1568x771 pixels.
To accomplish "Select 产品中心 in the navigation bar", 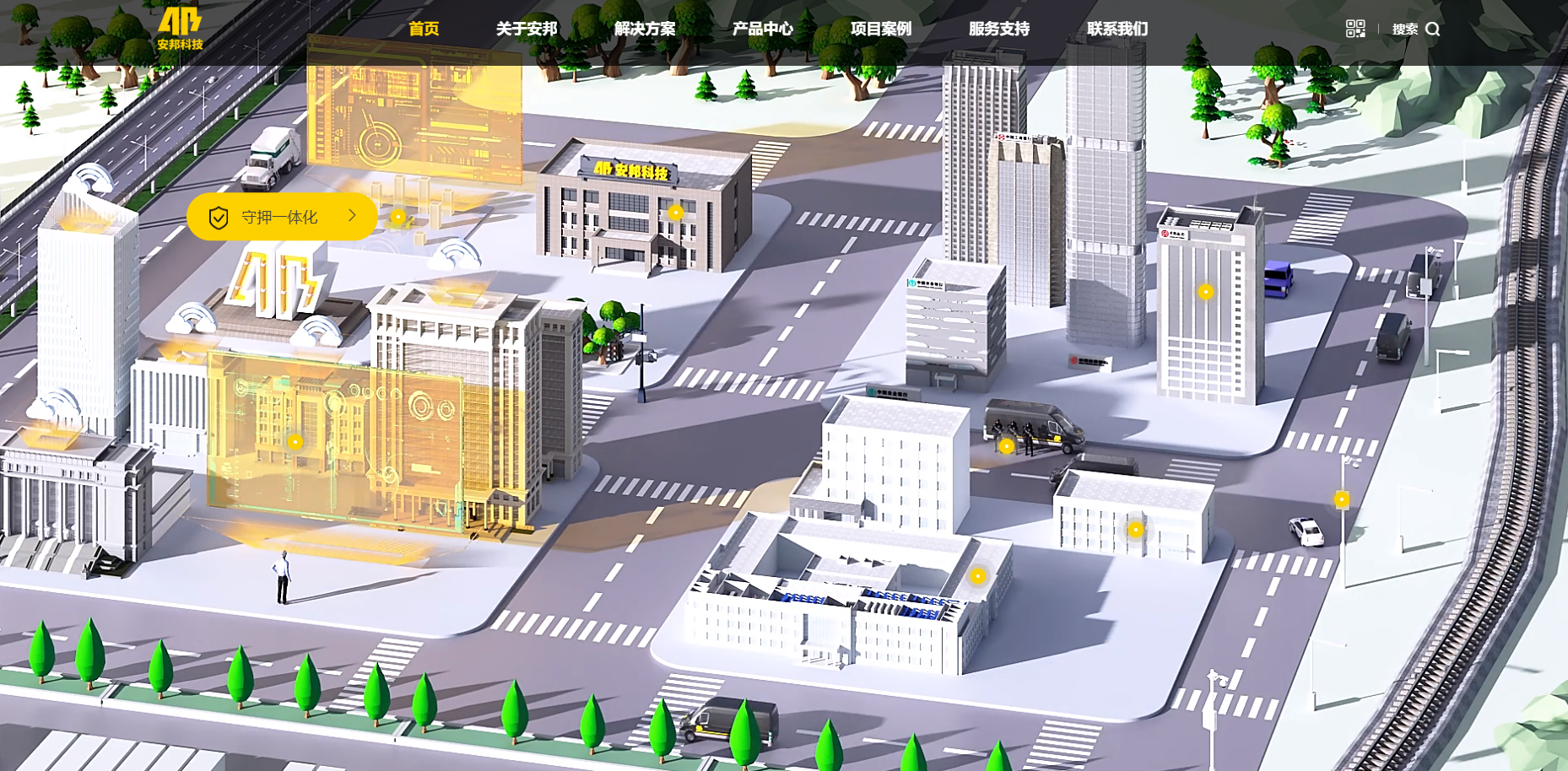I will click(x=763, y=29).
